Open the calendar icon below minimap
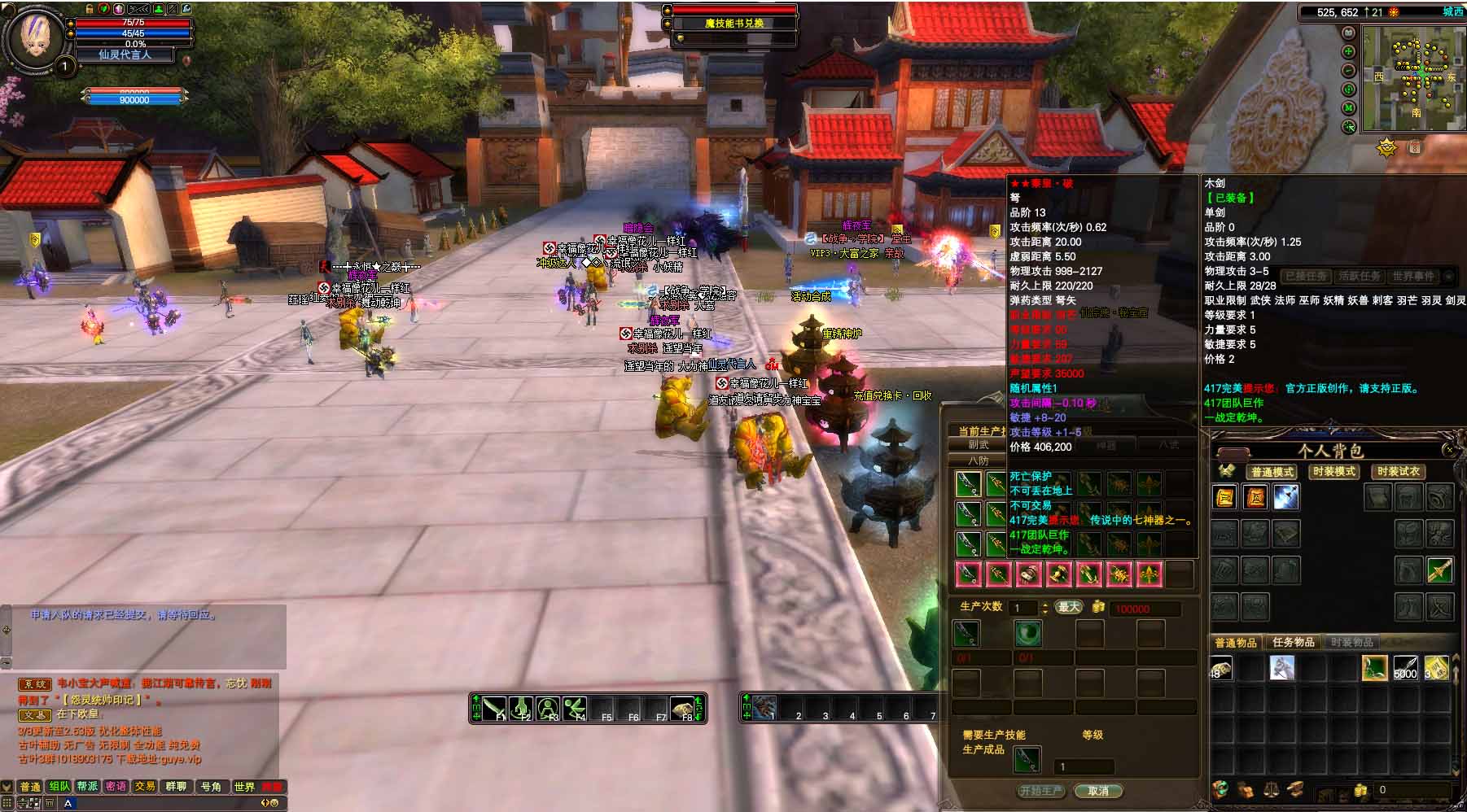This screenshot has height=812, width=1467. (1414, 147)
